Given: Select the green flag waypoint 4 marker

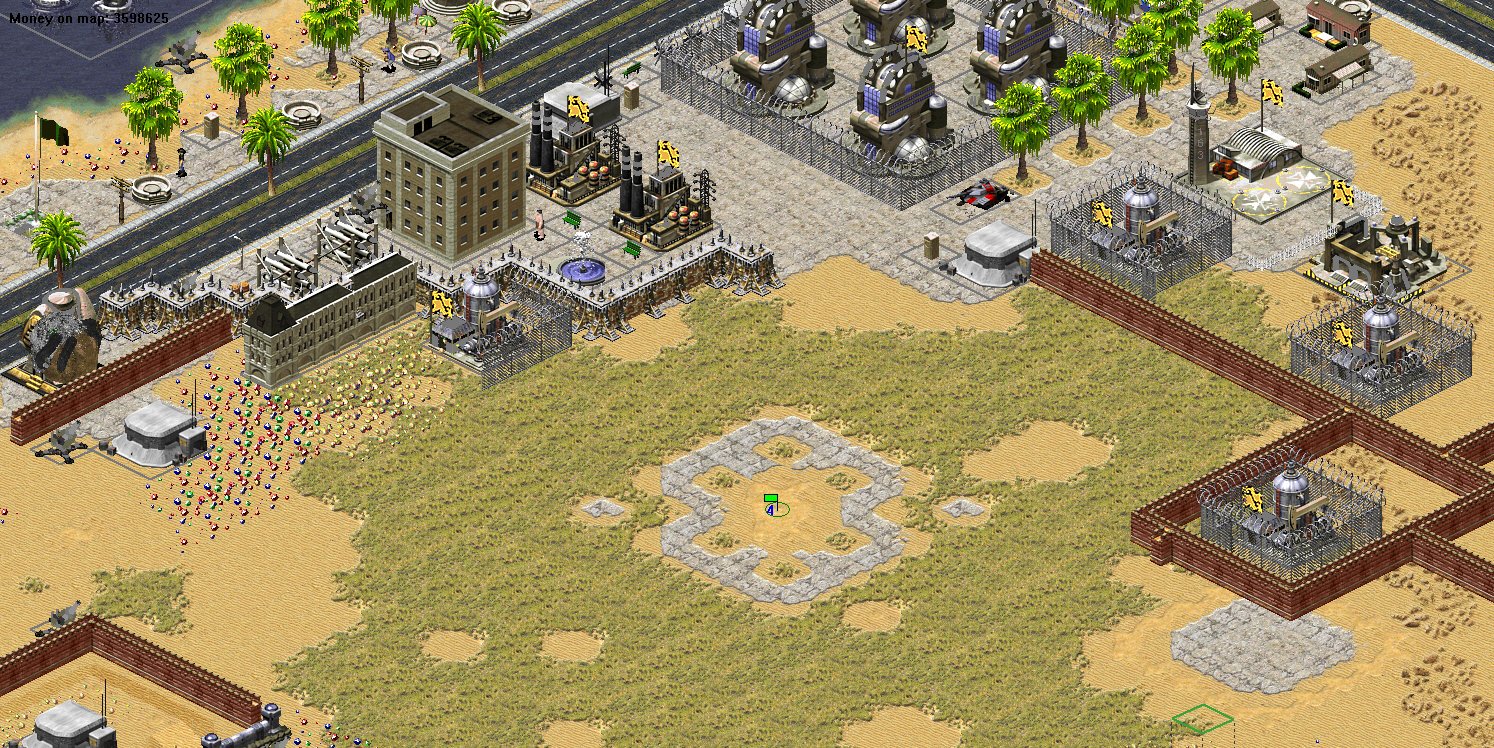Looking at the screenshot, I should (x=771, y=505).
